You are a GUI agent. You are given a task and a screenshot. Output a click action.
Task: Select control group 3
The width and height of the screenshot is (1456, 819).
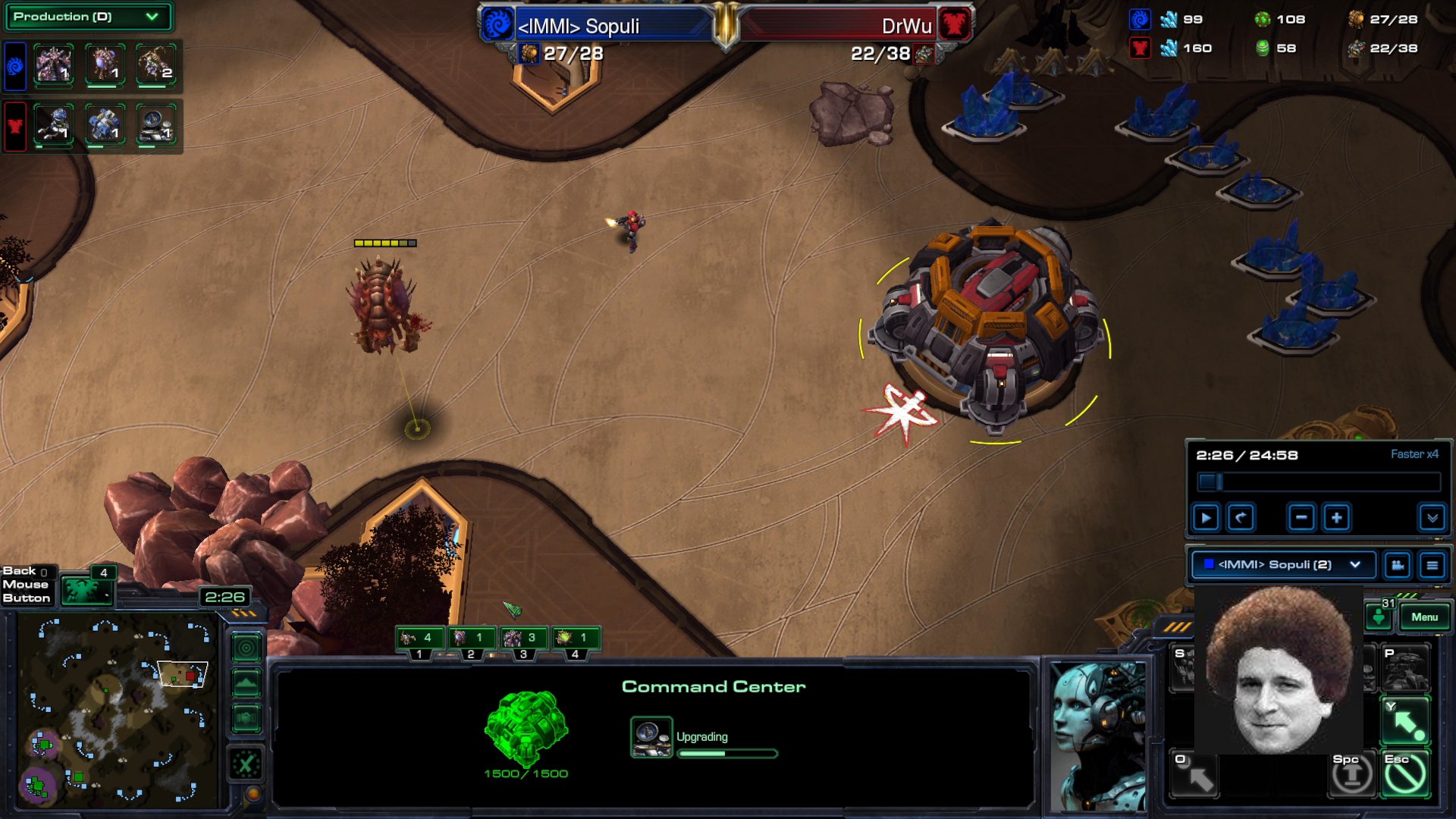click(522, 639)
